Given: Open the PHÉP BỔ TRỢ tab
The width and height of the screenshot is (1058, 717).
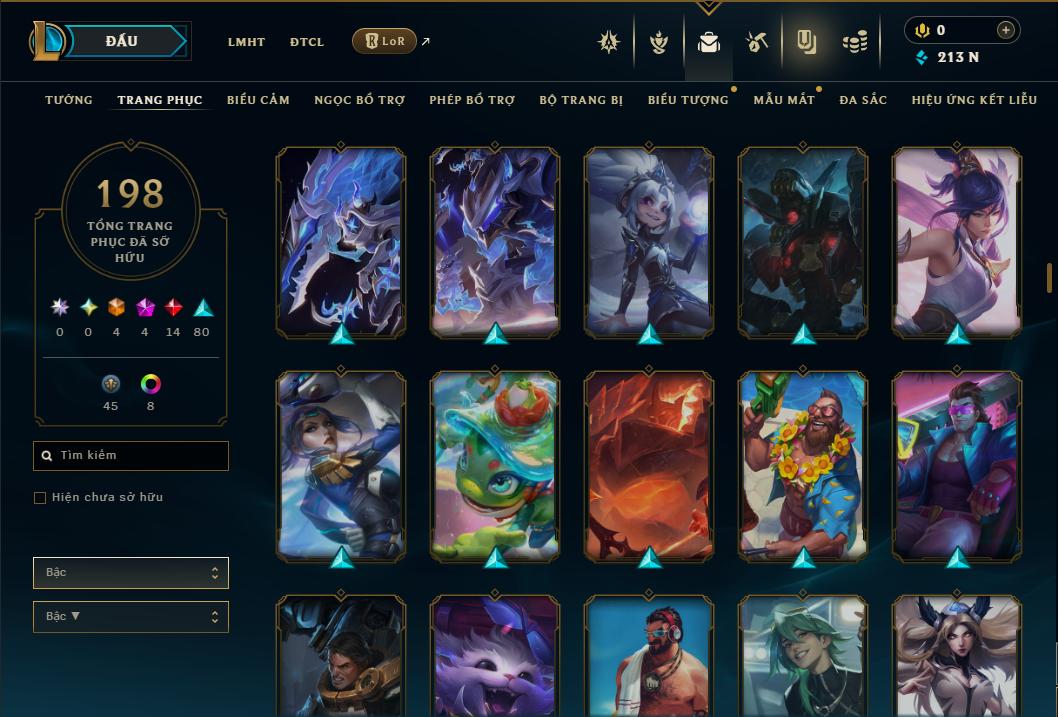Looking at the screenshot, I should coord(472,100).
